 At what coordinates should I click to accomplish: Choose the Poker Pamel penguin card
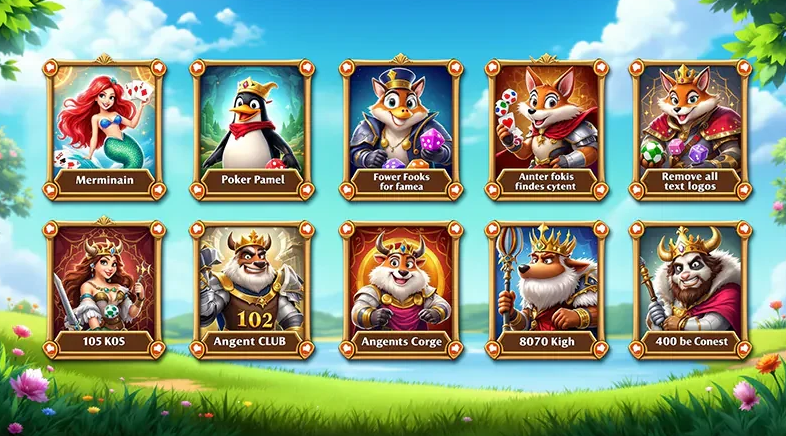tap(251, 128)
